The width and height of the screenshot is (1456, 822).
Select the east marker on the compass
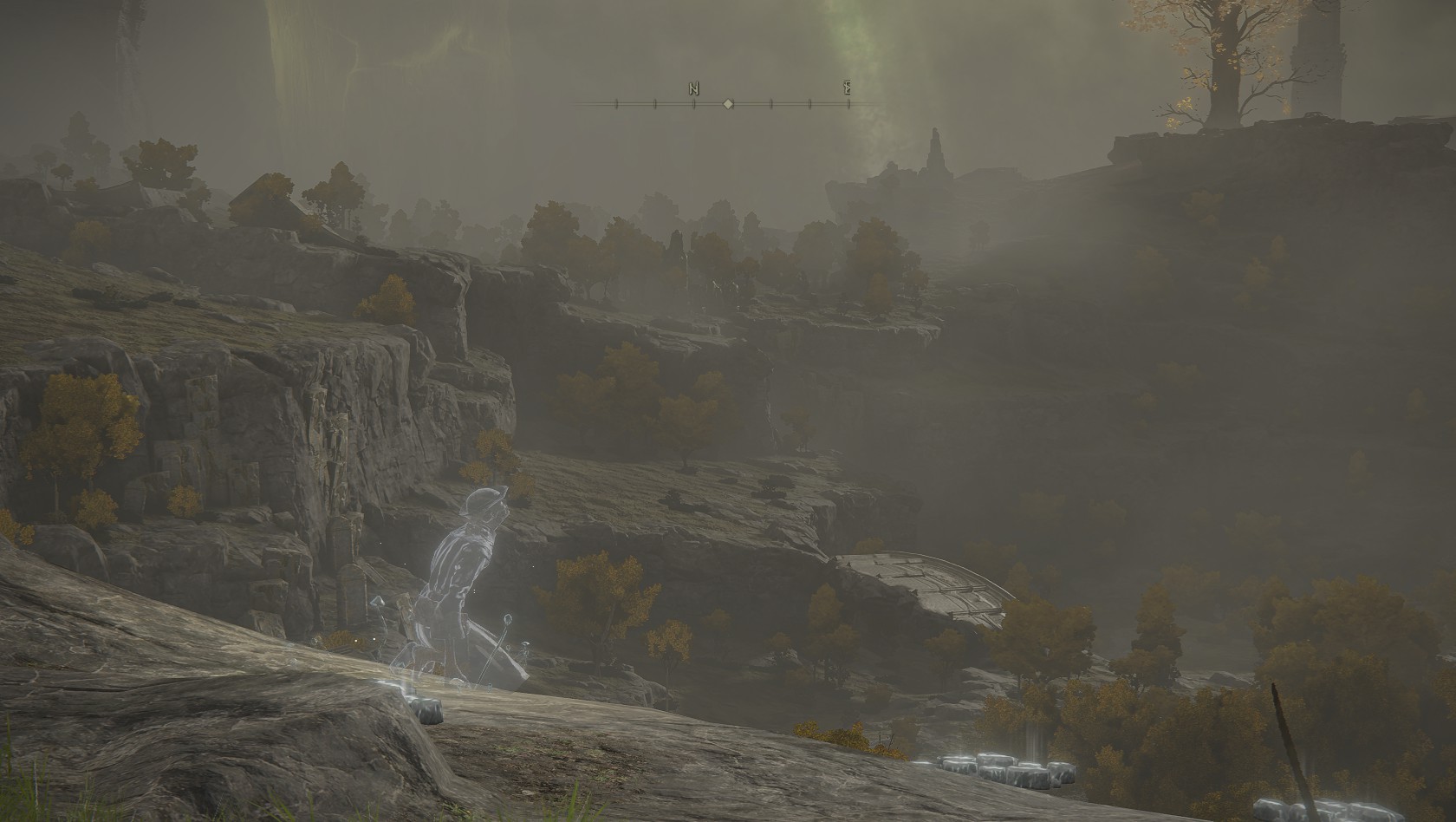click(x=848, y=88)
